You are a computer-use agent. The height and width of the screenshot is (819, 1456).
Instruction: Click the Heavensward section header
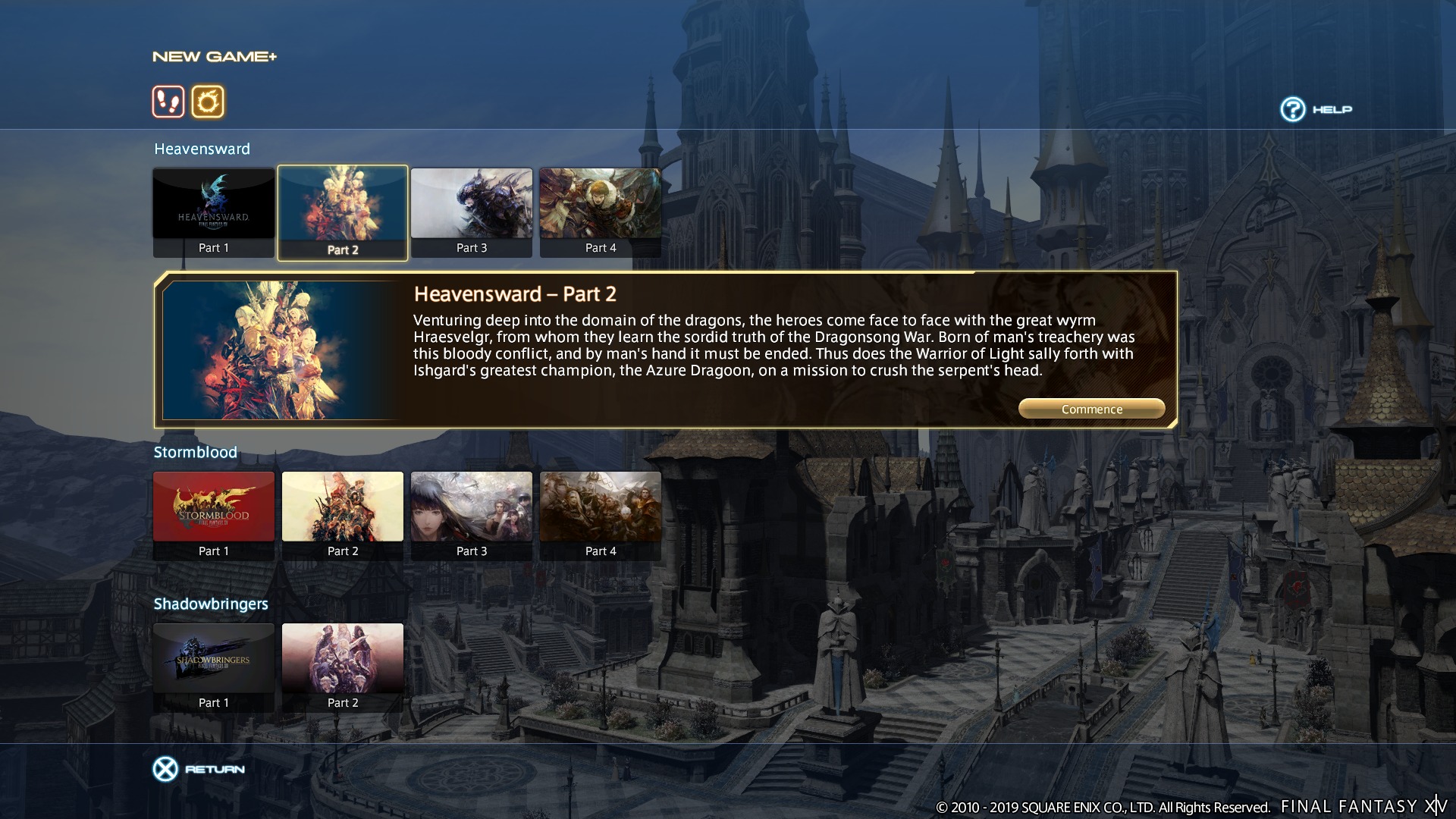click(x=201, y=149)
